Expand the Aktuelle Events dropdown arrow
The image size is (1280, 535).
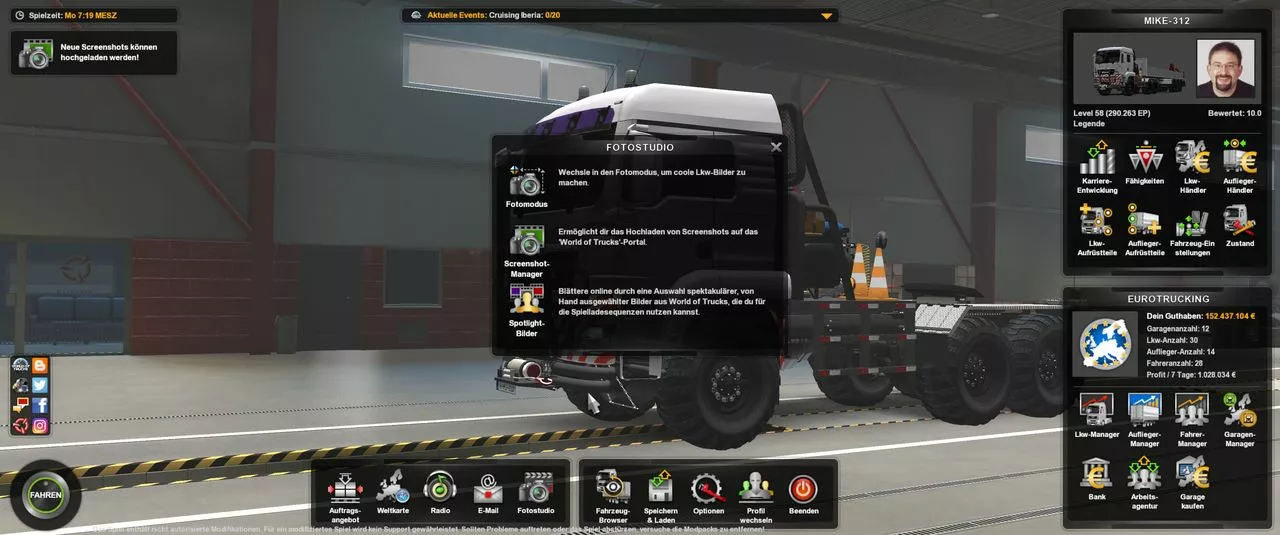[x=826, y=16]
